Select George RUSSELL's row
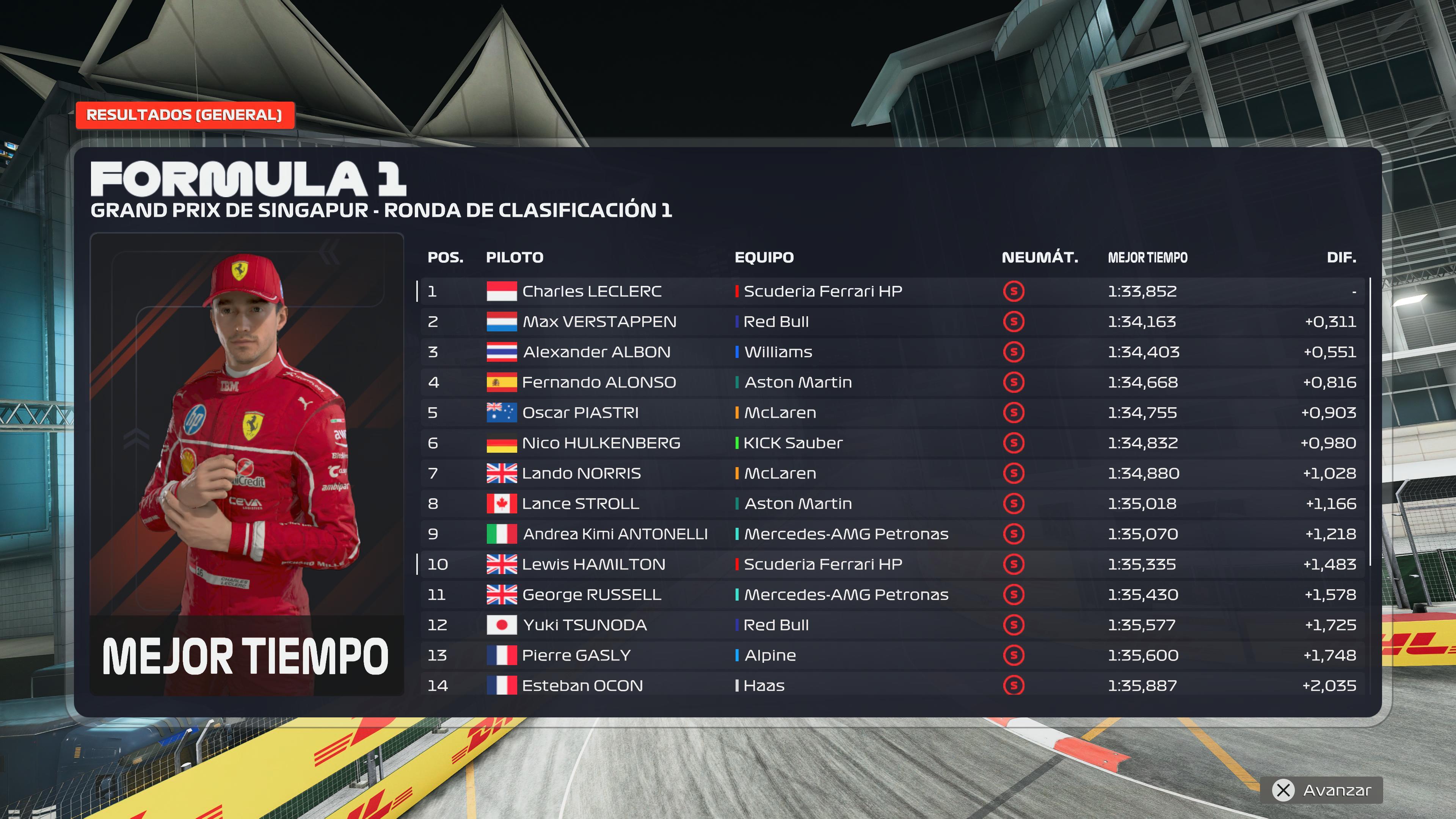The image size is (1456, 819). click(x=892, y=595)
